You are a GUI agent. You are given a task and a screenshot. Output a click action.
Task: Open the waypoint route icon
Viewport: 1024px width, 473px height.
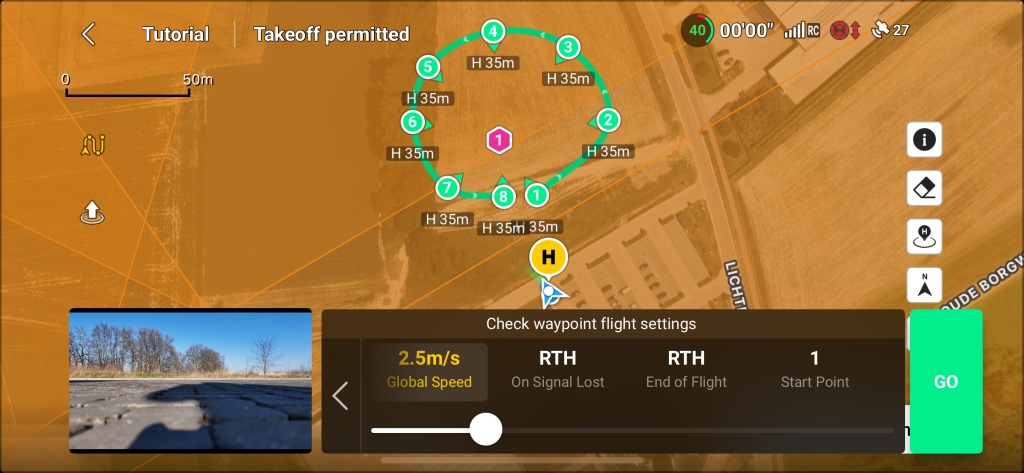coord(93,146)
